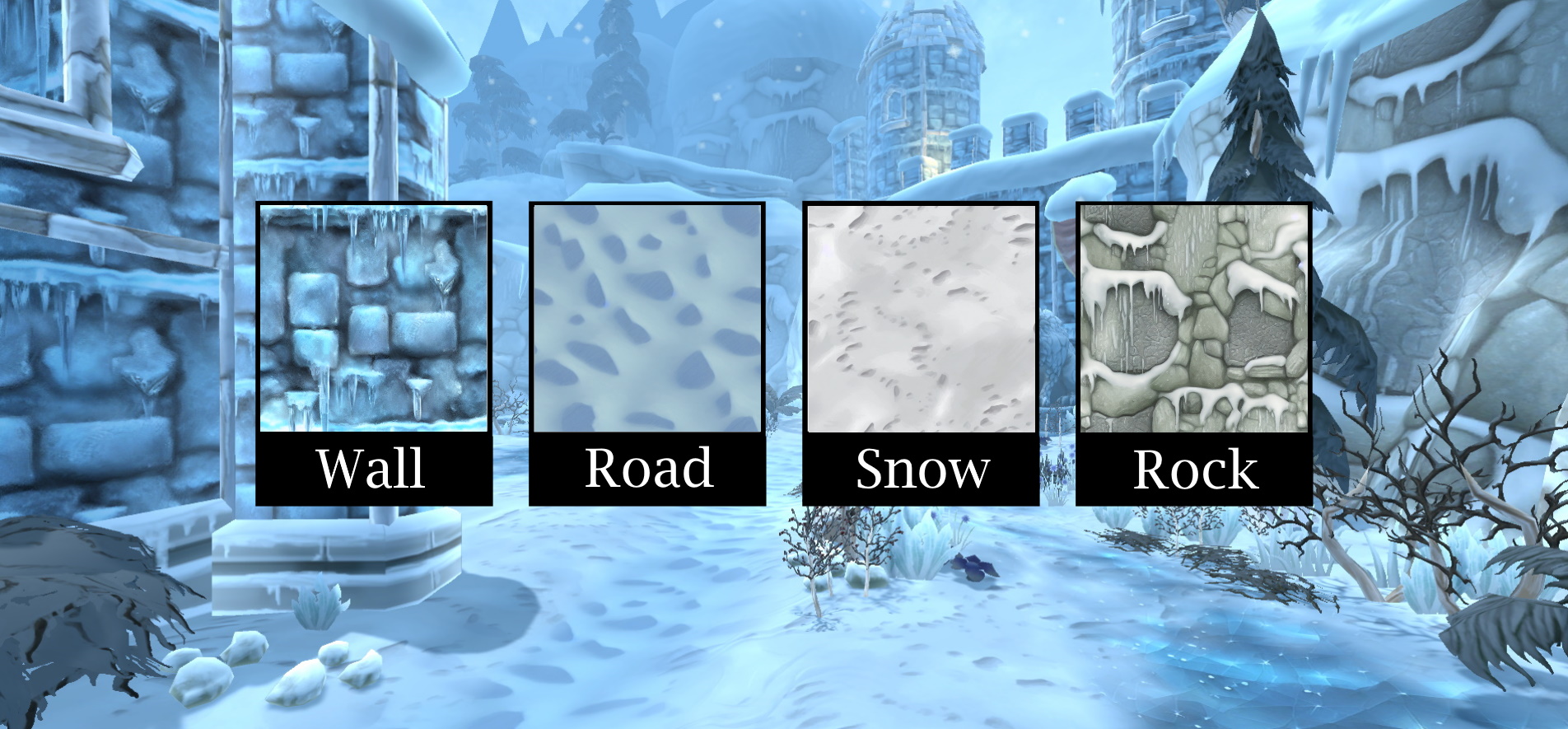Pick the Snow texture tile
The height and width of the screenshot is (729, 1568).
pos(921,319)
